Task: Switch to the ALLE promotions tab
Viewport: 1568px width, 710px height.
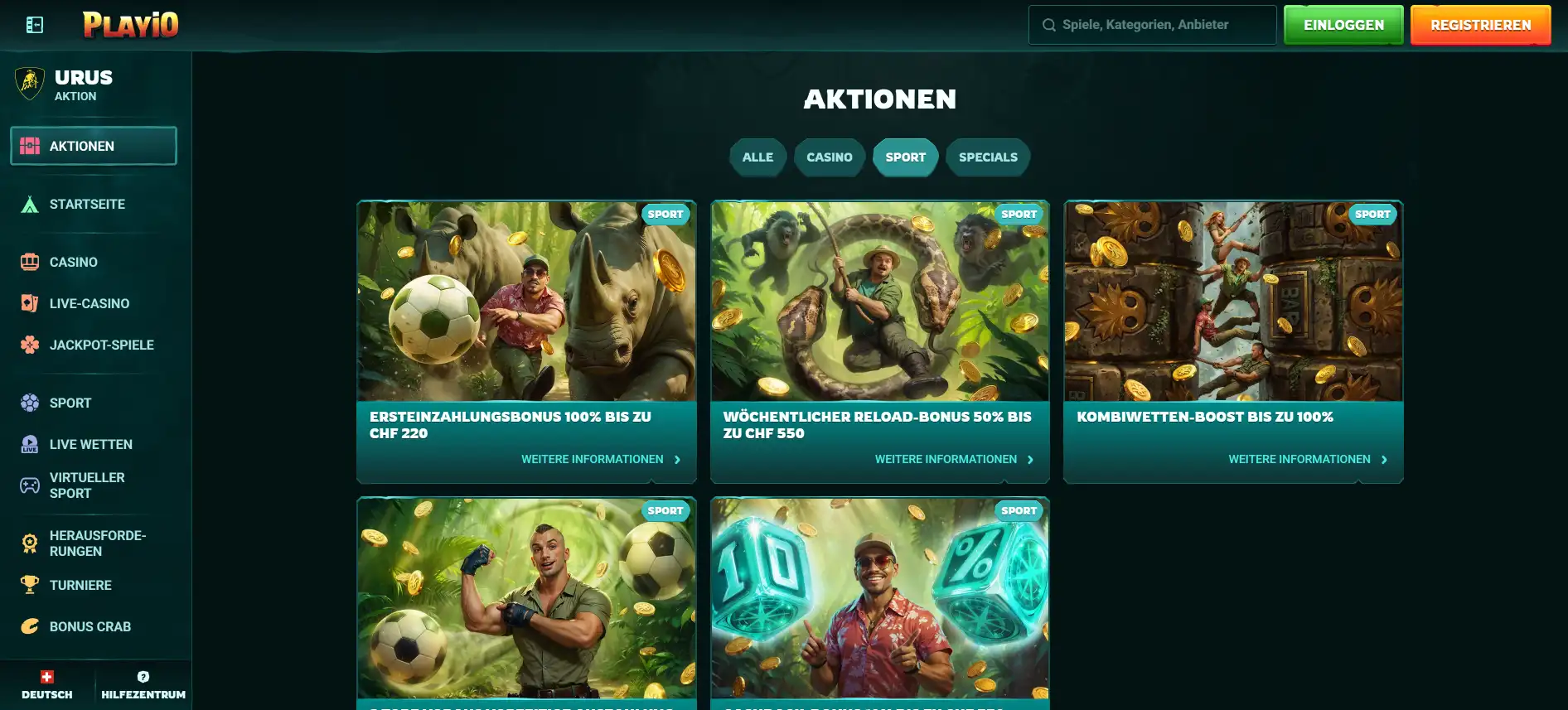Action: tap(757, 157)
